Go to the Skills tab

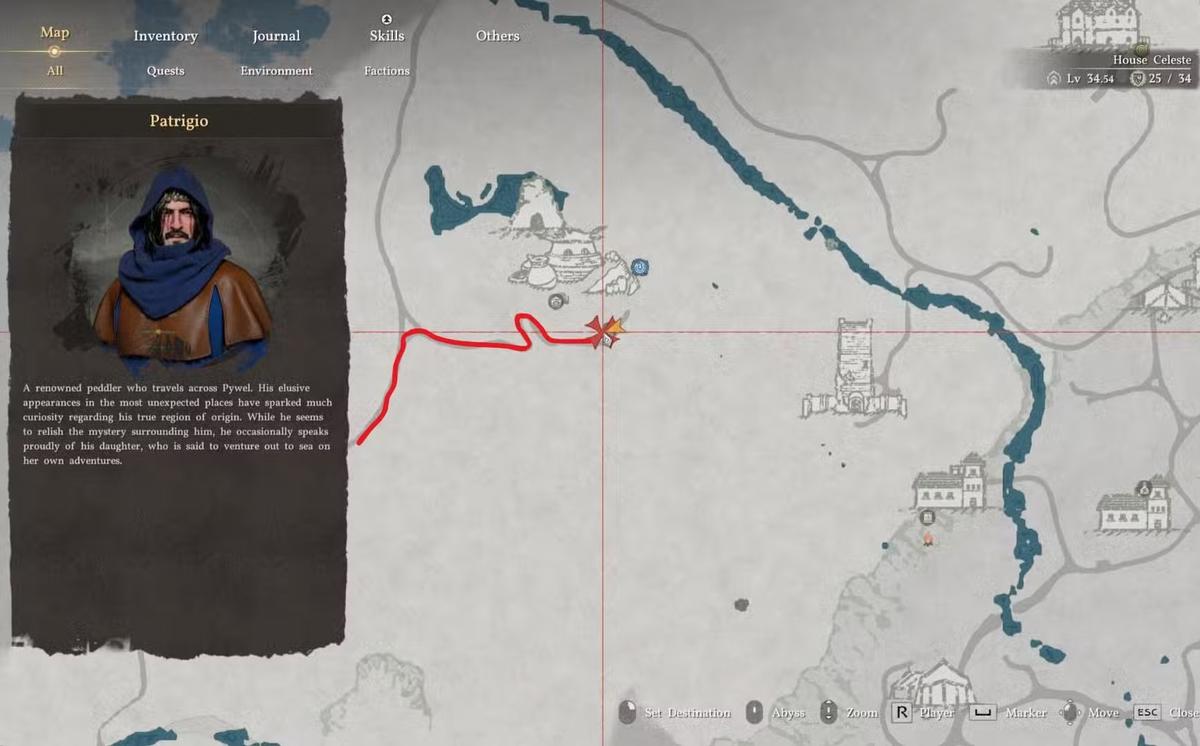tap(387, 35)
